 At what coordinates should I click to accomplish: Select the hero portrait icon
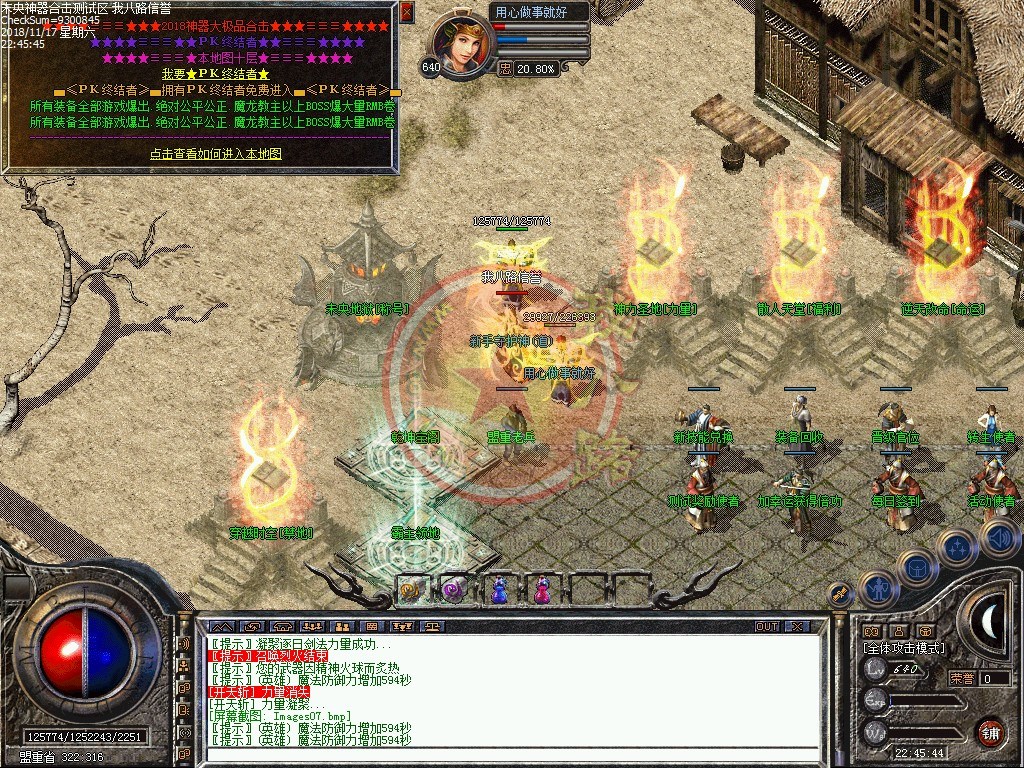coord(463,44)
